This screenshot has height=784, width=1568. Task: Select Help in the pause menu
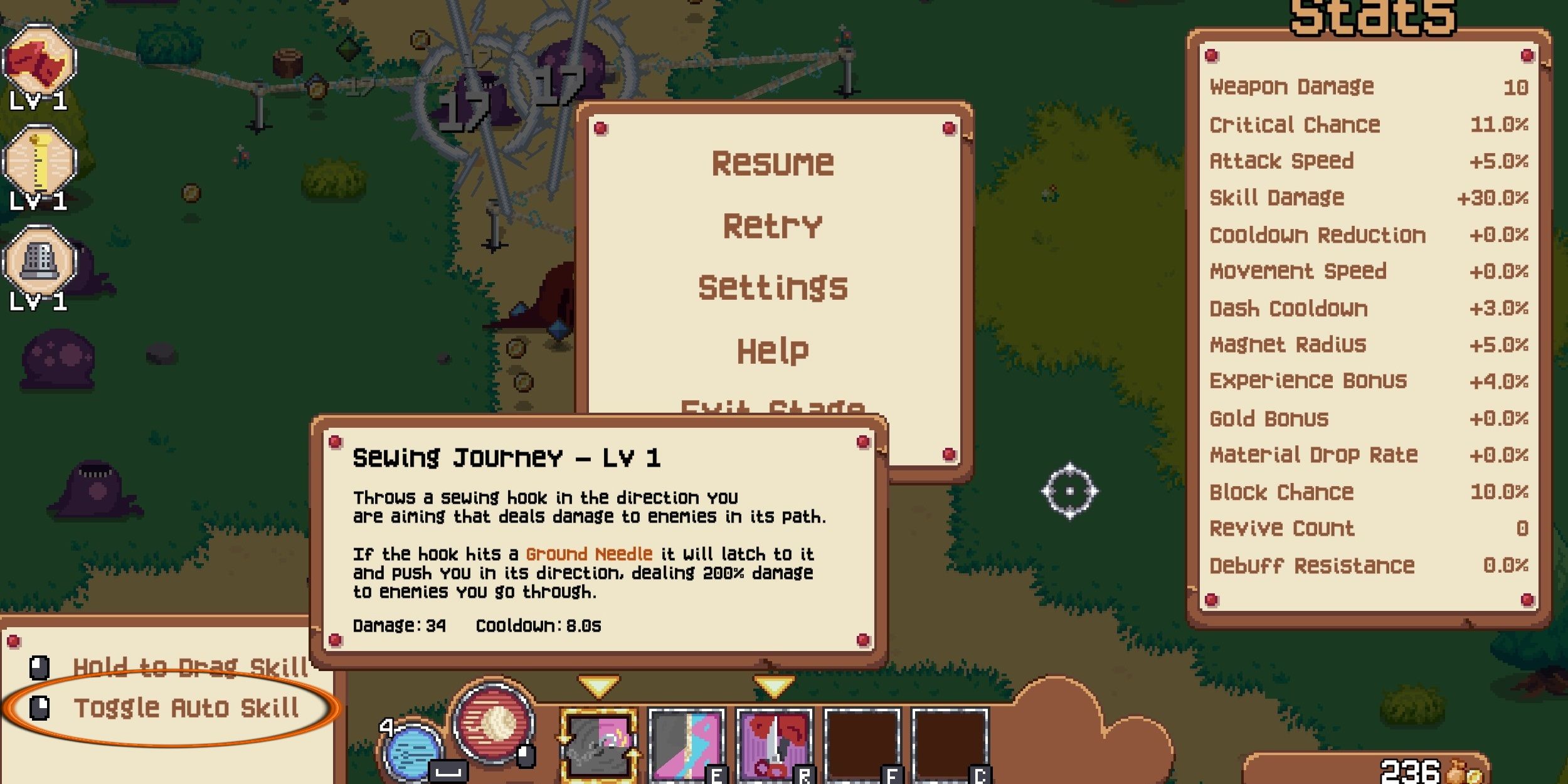[x=773, y=350]
